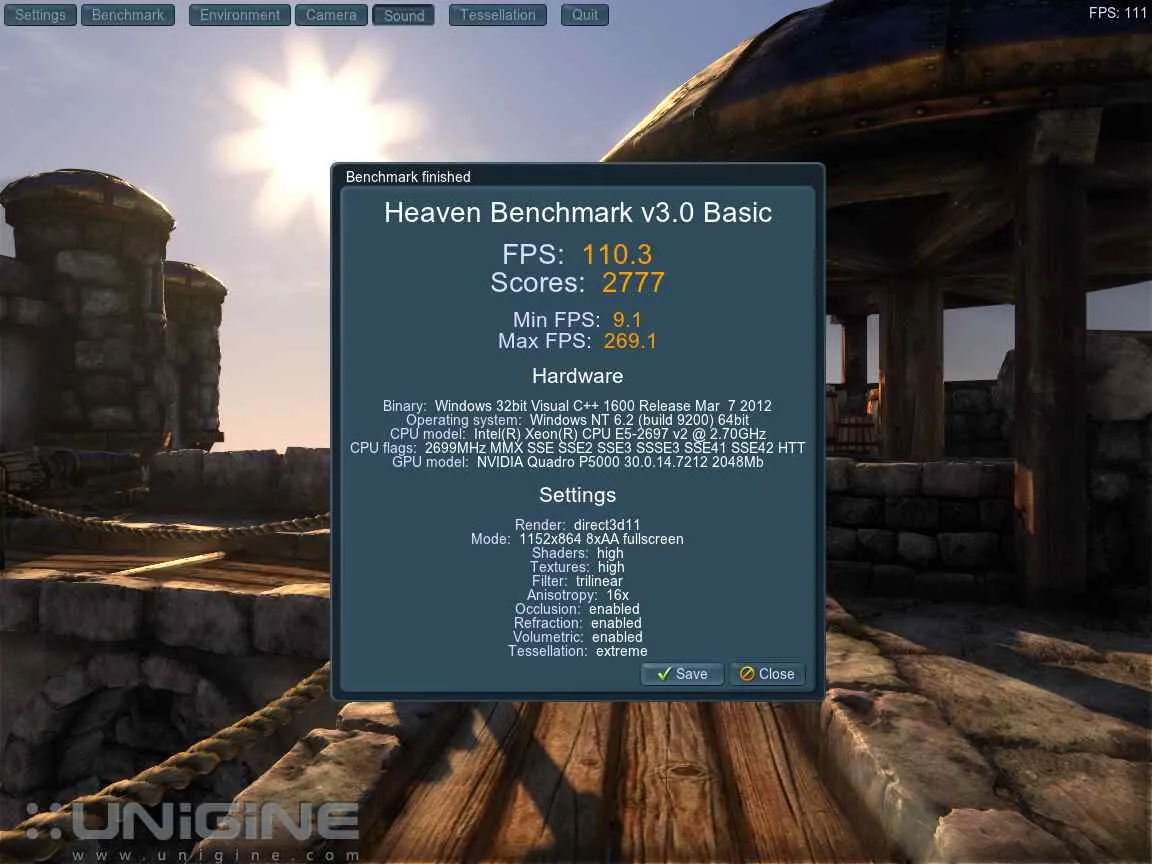Image resolution: width=1152 pixels, height=864 pixels.
Task: Toggle the Sound button
Action: pyautogui.click(x=404, y=15)
